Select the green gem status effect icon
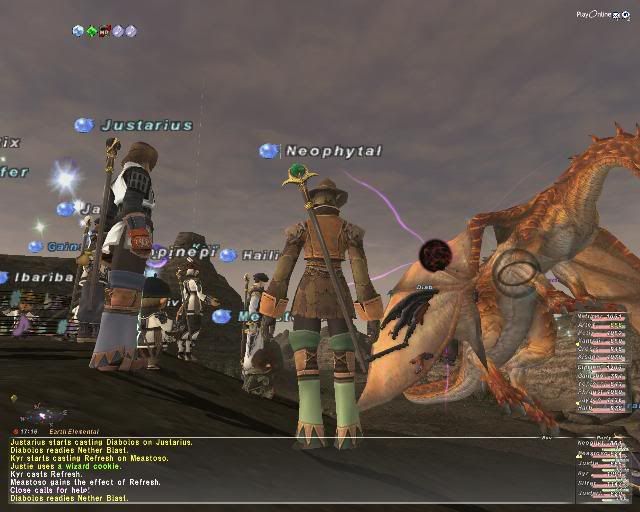The width and height of the screenshot is (640, 512). (x=91, y=31)
